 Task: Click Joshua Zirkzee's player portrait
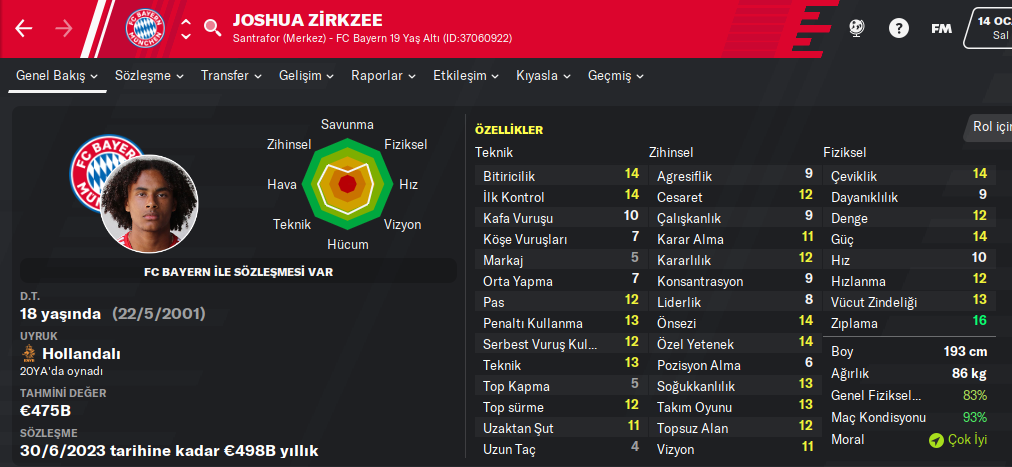(148, 204)
